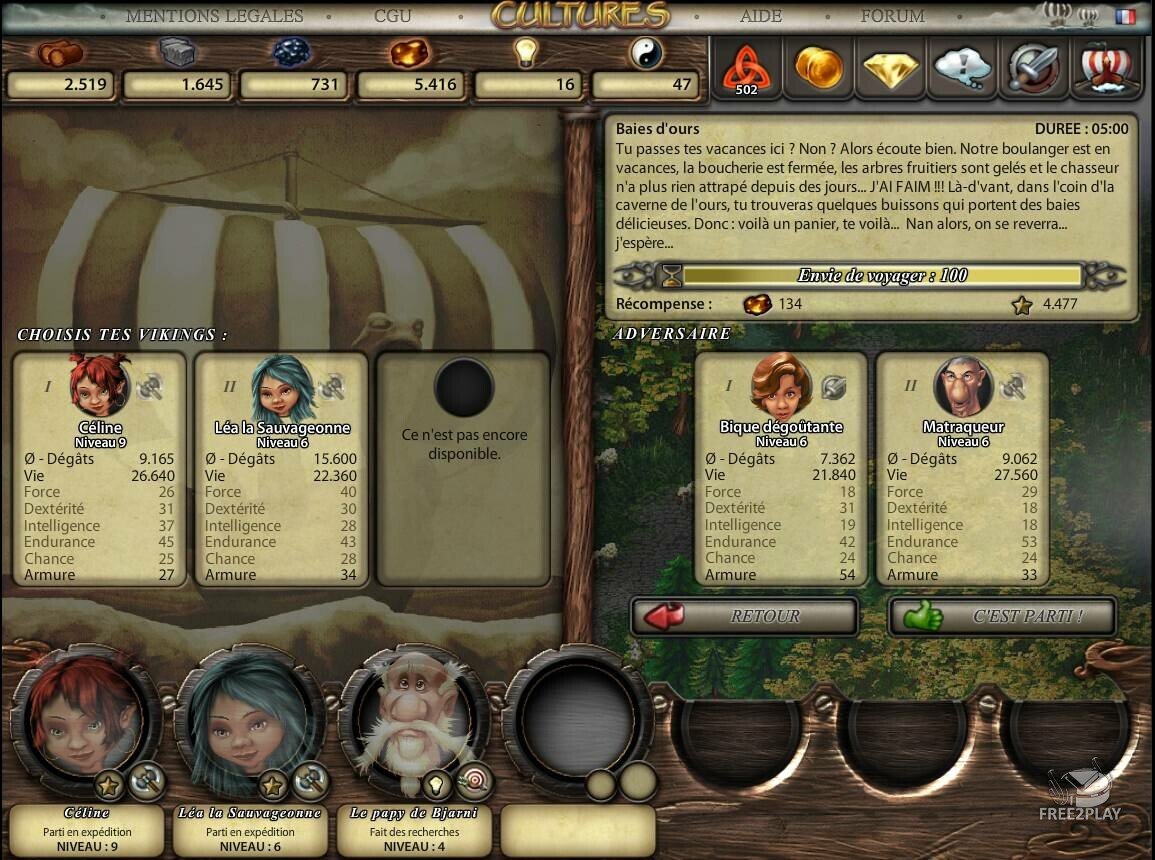
Task: Open the gold coins shop icon
Action: [x=818, y=68]
